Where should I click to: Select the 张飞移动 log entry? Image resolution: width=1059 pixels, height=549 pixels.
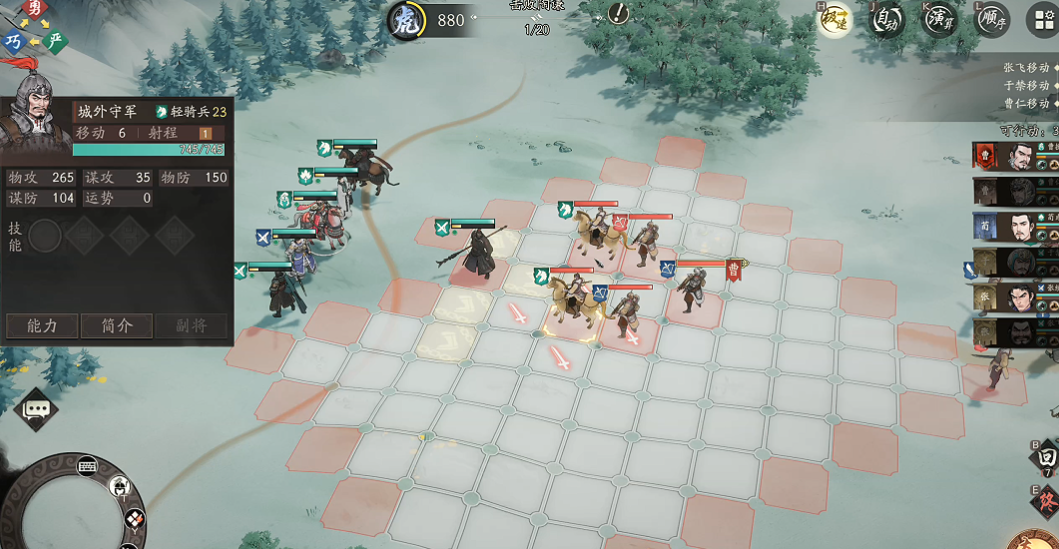click(1025, 67)
